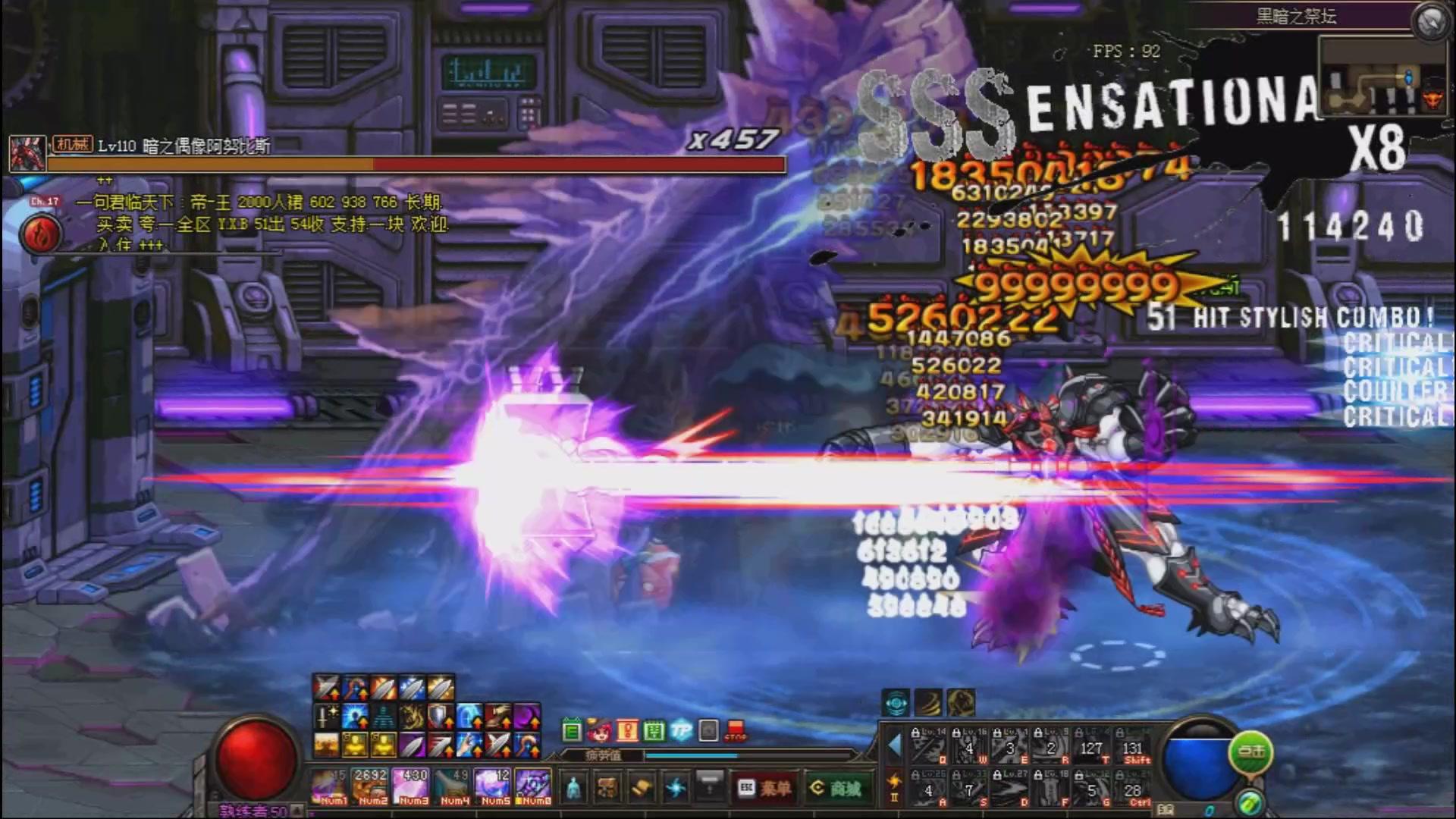The width and height of the screenshot is (1456, 819).
Task: Open the inventory treasure chest icon
Action: point(606,789)
